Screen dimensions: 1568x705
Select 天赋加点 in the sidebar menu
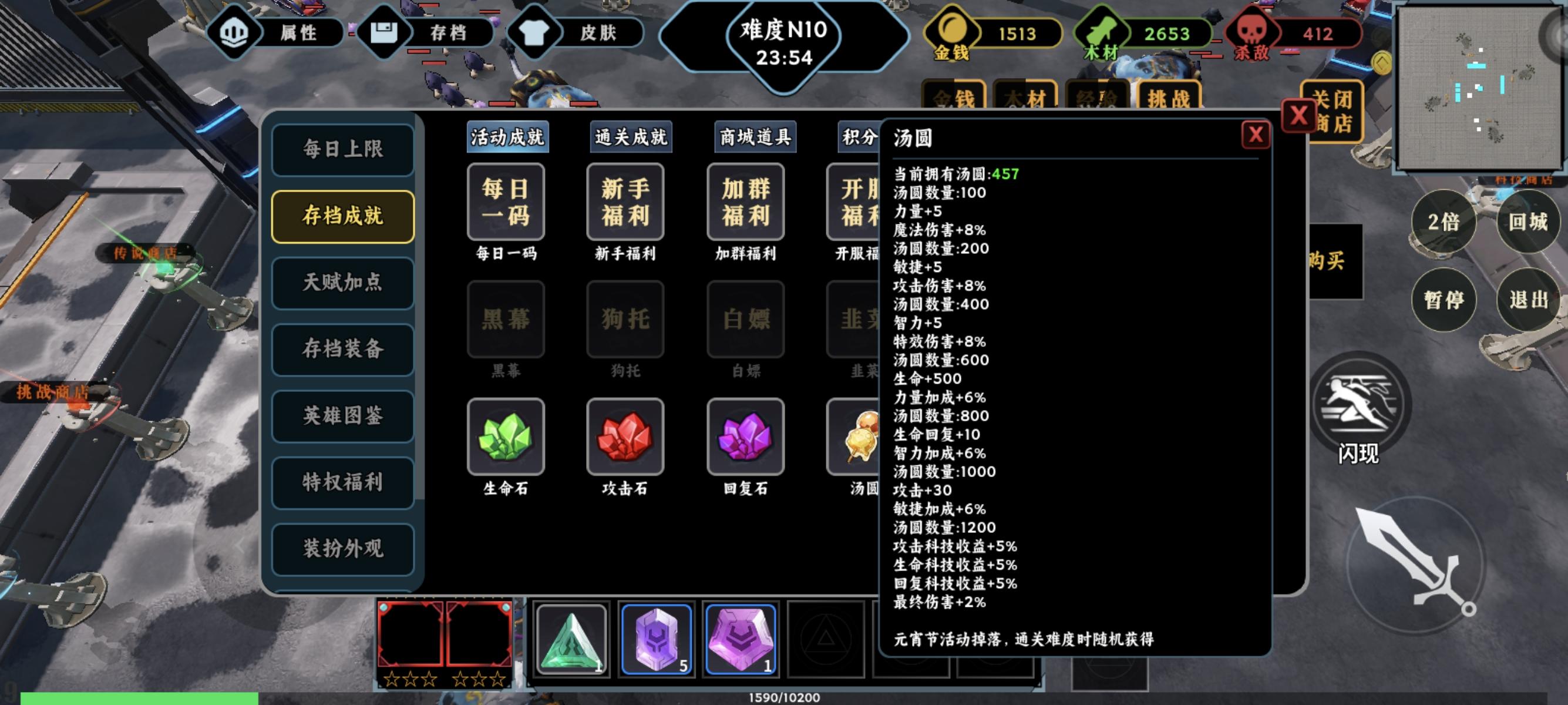(343, 284)
